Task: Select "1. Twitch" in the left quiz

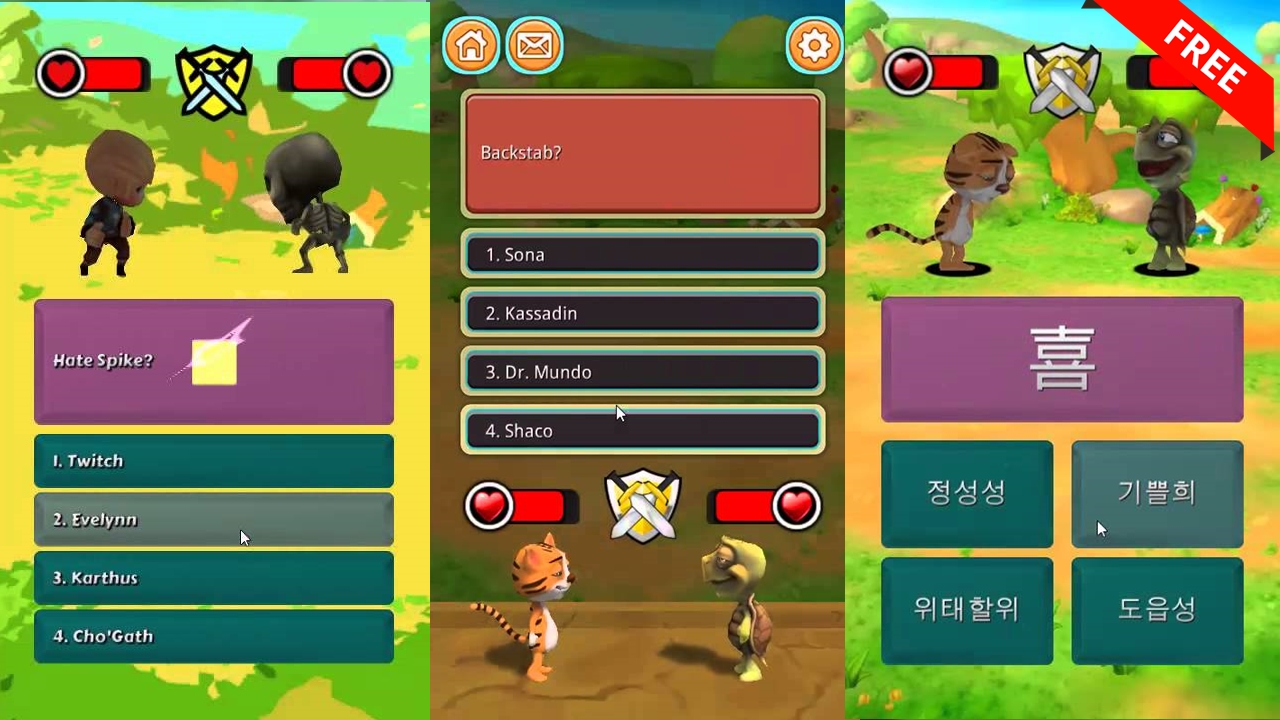Action: click(x=213, y=461)
